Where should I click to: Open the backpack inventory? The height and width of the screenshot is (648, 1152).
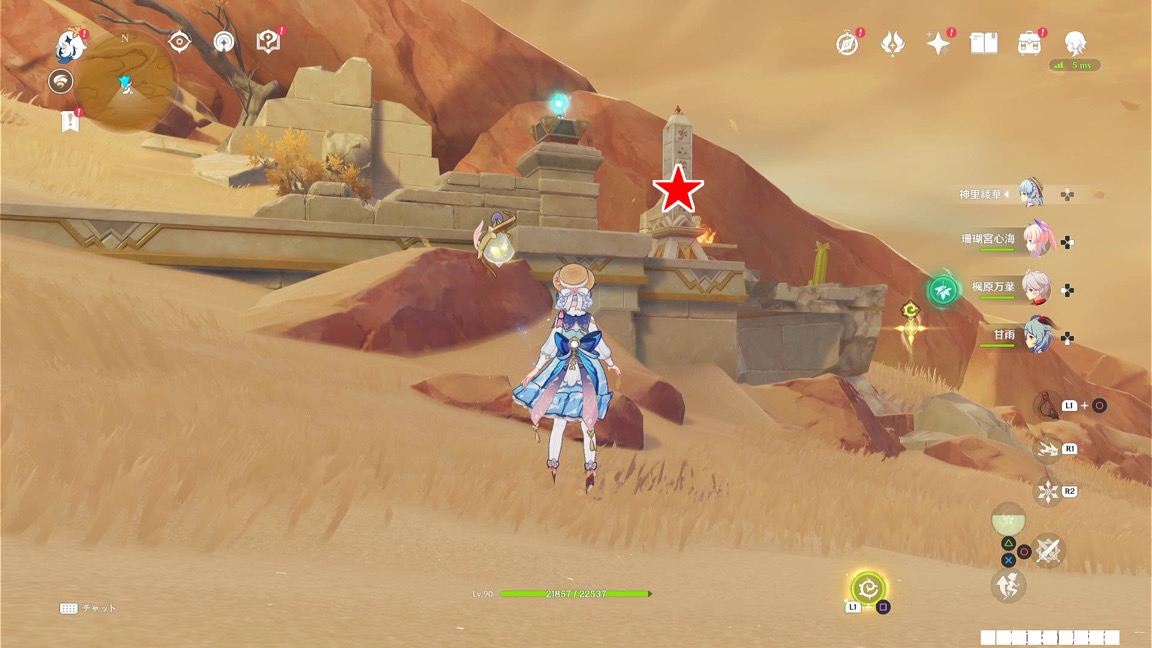(x=1029, y=43)
